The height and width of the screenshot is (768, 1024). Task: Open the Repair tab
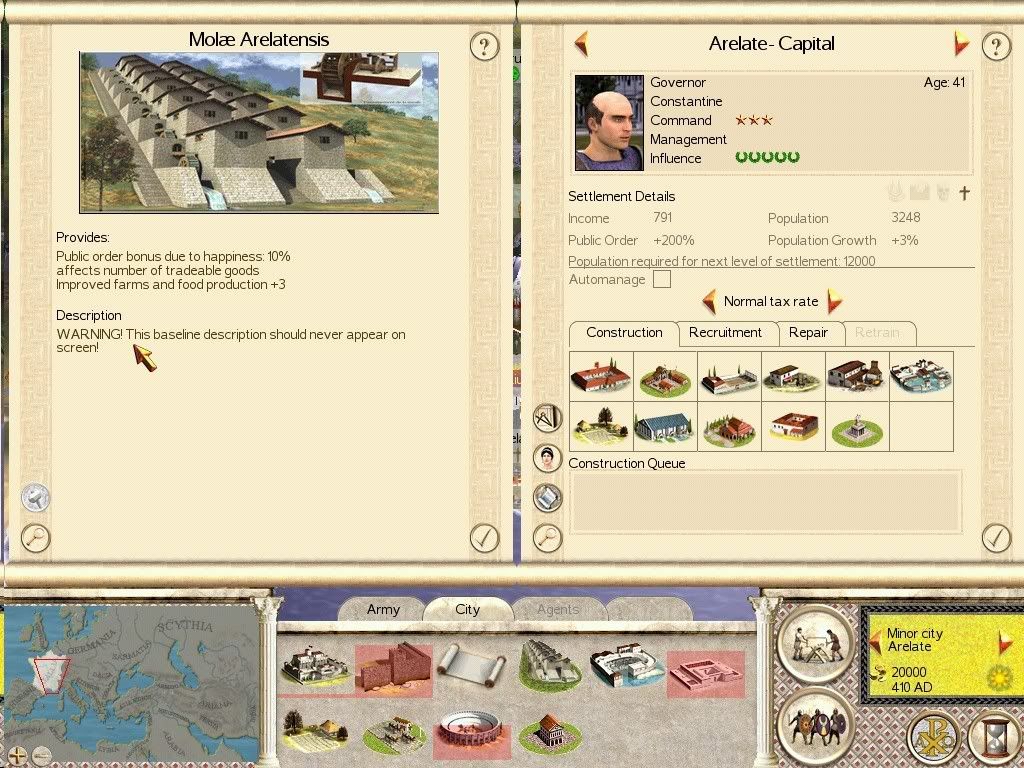(808, 333)
